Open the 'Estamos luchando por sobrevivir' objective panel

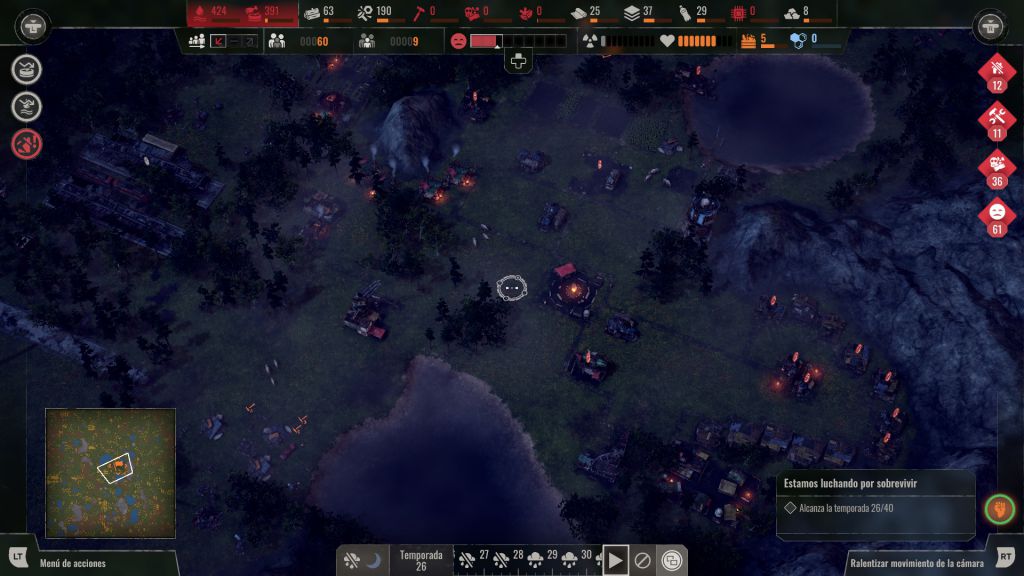[874, 496]
